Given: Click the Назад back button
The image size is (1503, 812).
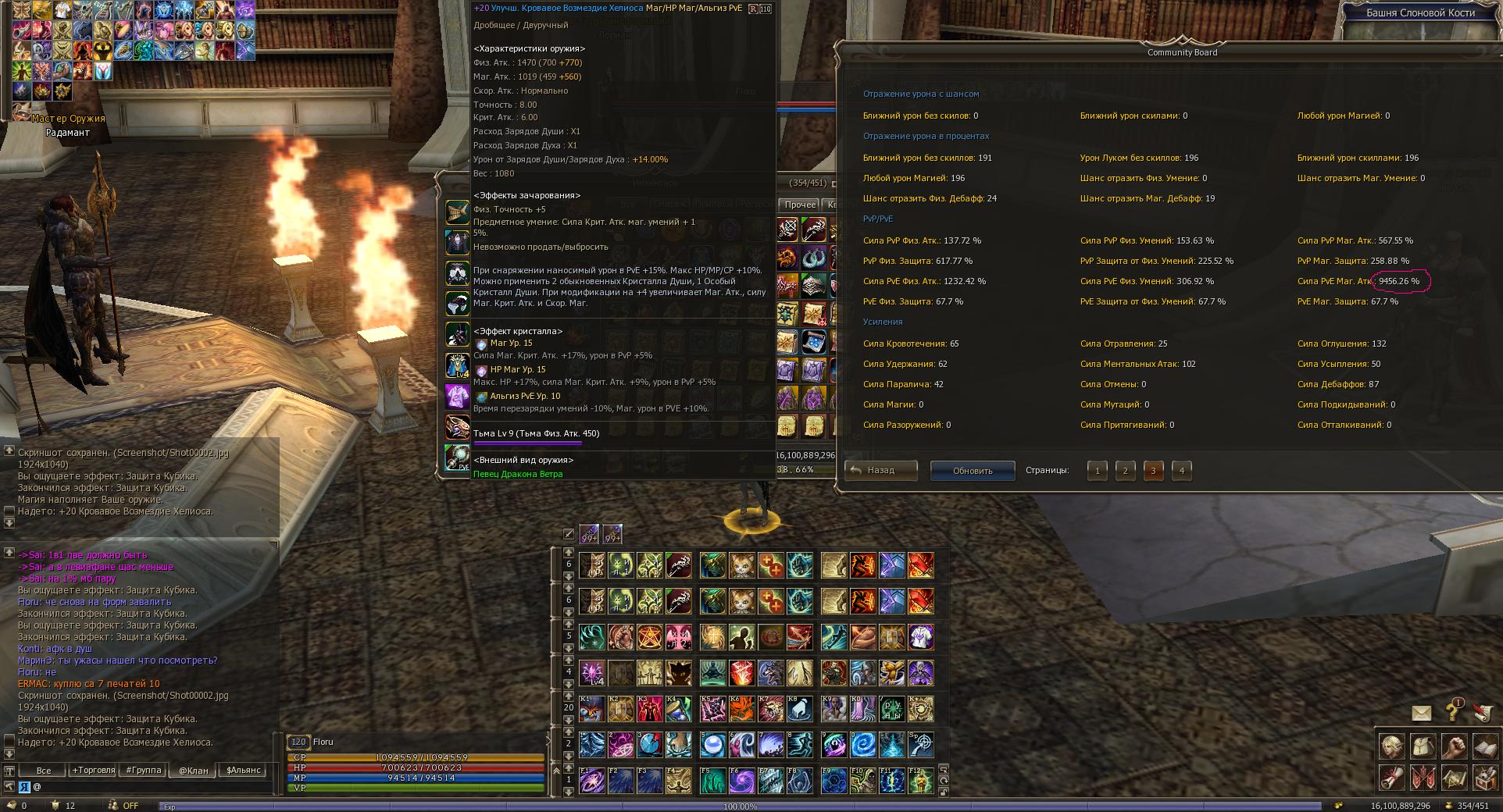Looking at the screenshot, I should [x=880, y=470].
